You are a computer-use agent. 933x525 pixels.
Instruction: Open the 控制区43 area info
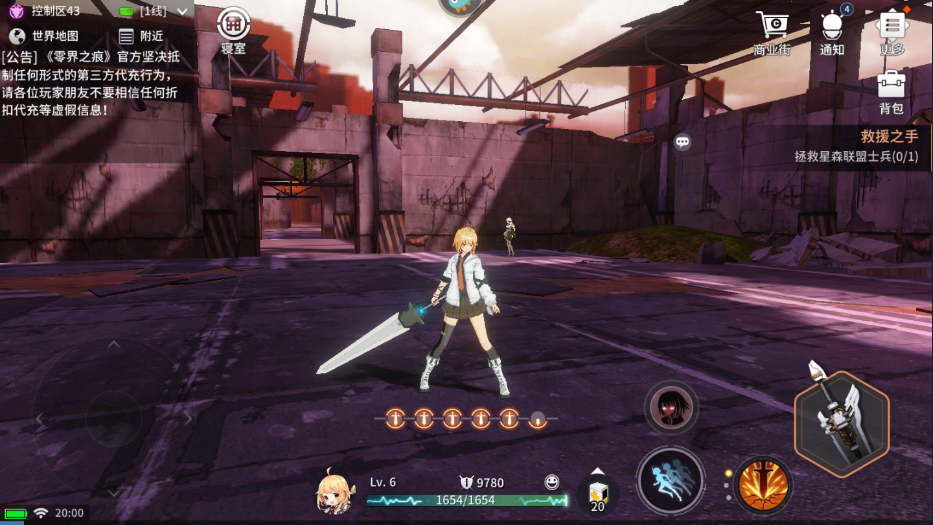(x=45, y=11)
